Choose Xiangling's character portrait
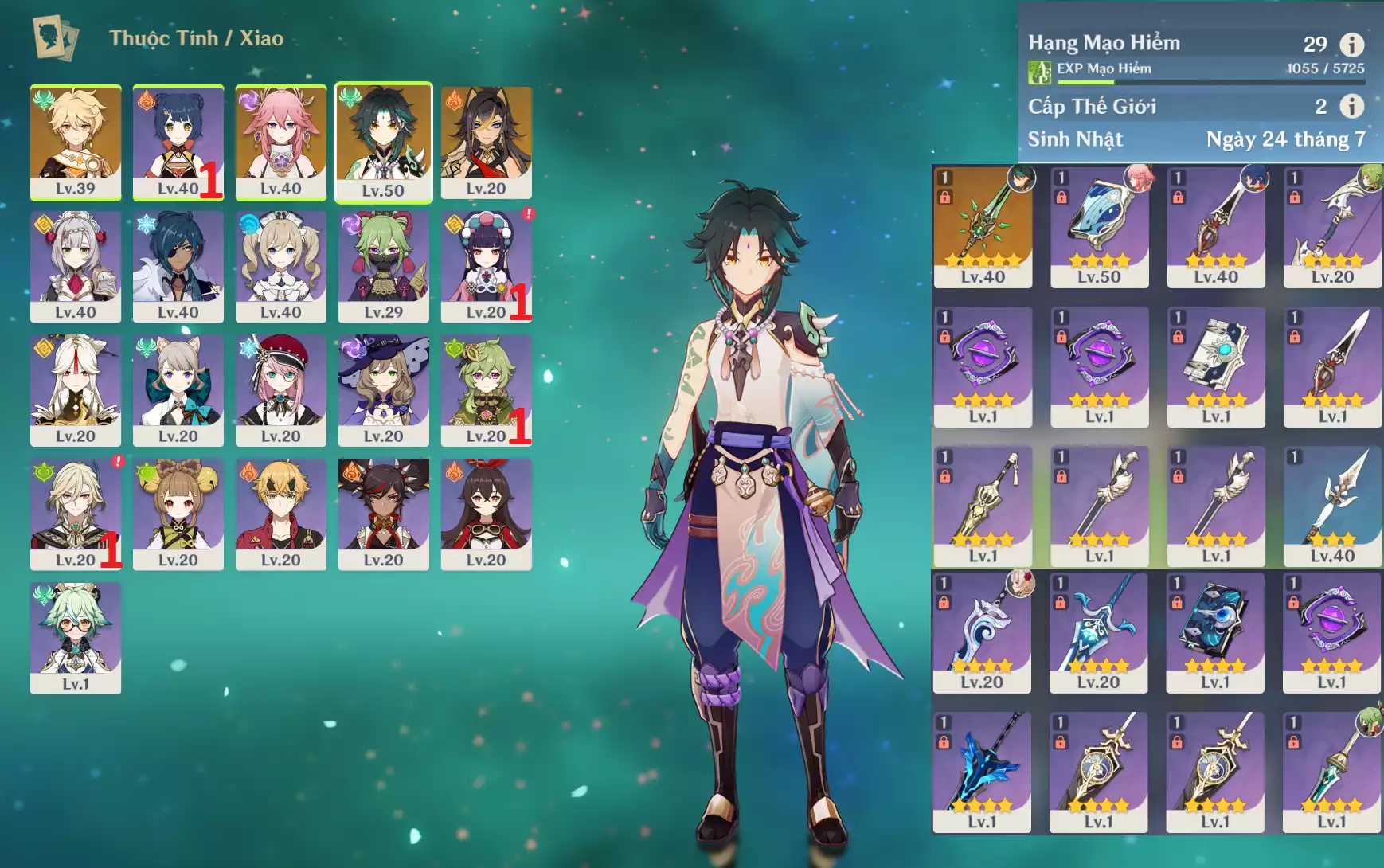 click(178, 141)
